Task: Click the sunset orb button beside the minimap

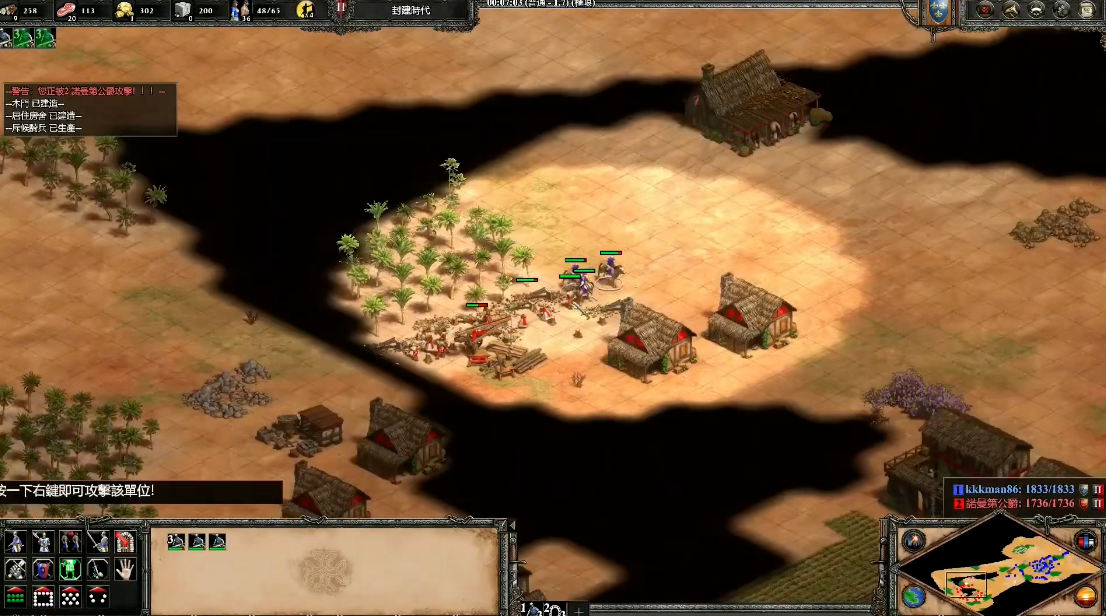Action: [1086, 597]
